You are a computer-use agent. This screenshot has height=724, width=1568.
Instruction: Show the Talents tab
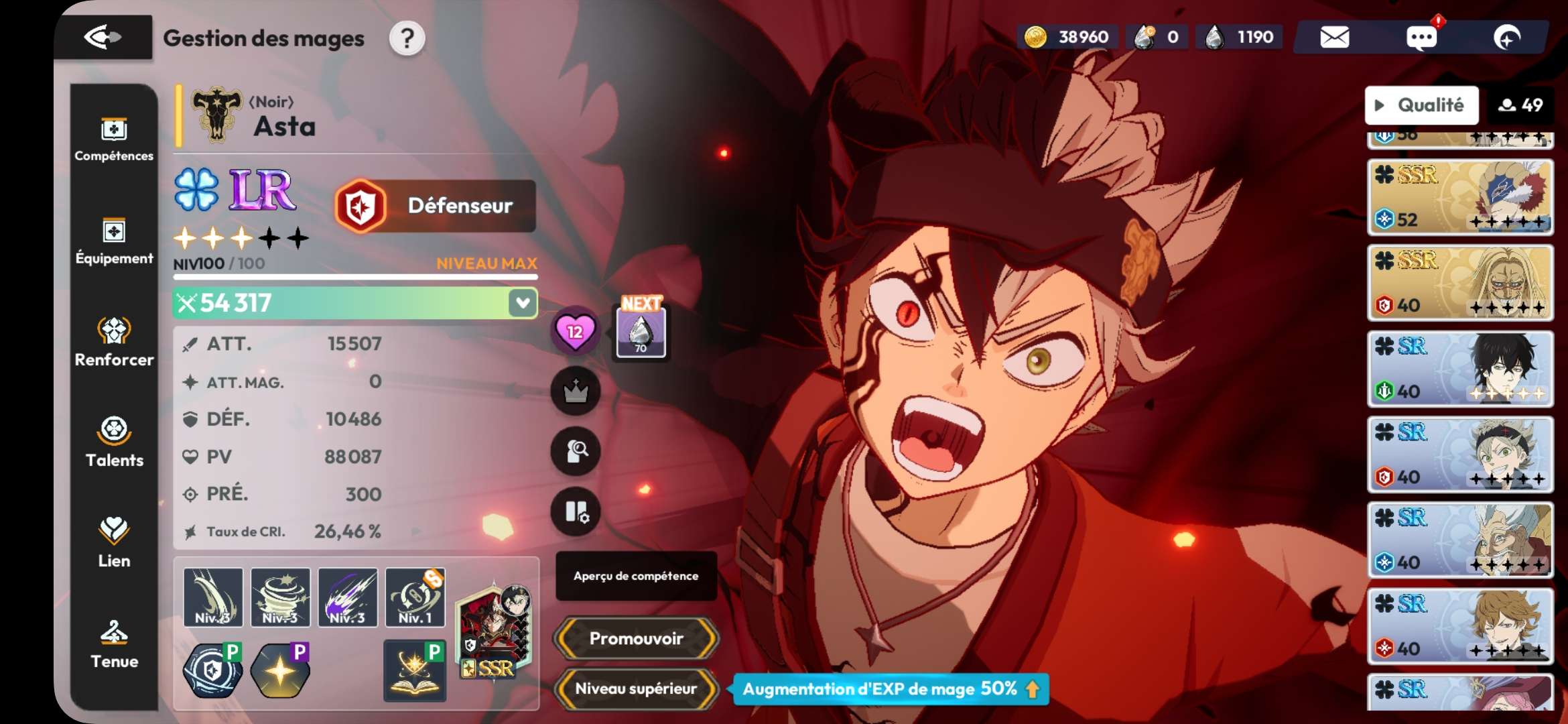point(114,442)
